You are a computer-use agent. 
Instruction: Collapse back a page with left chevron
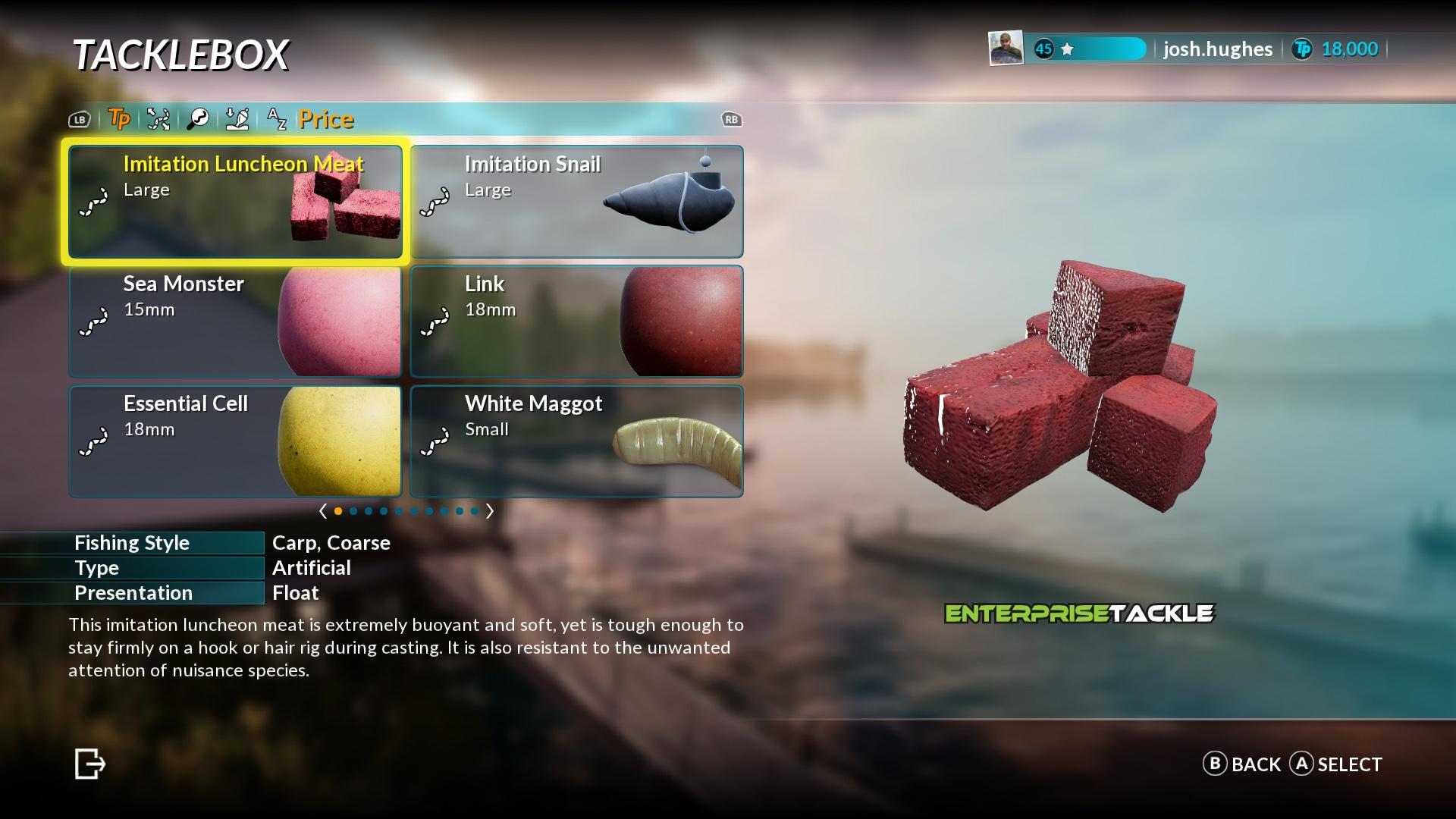[322, 511]
